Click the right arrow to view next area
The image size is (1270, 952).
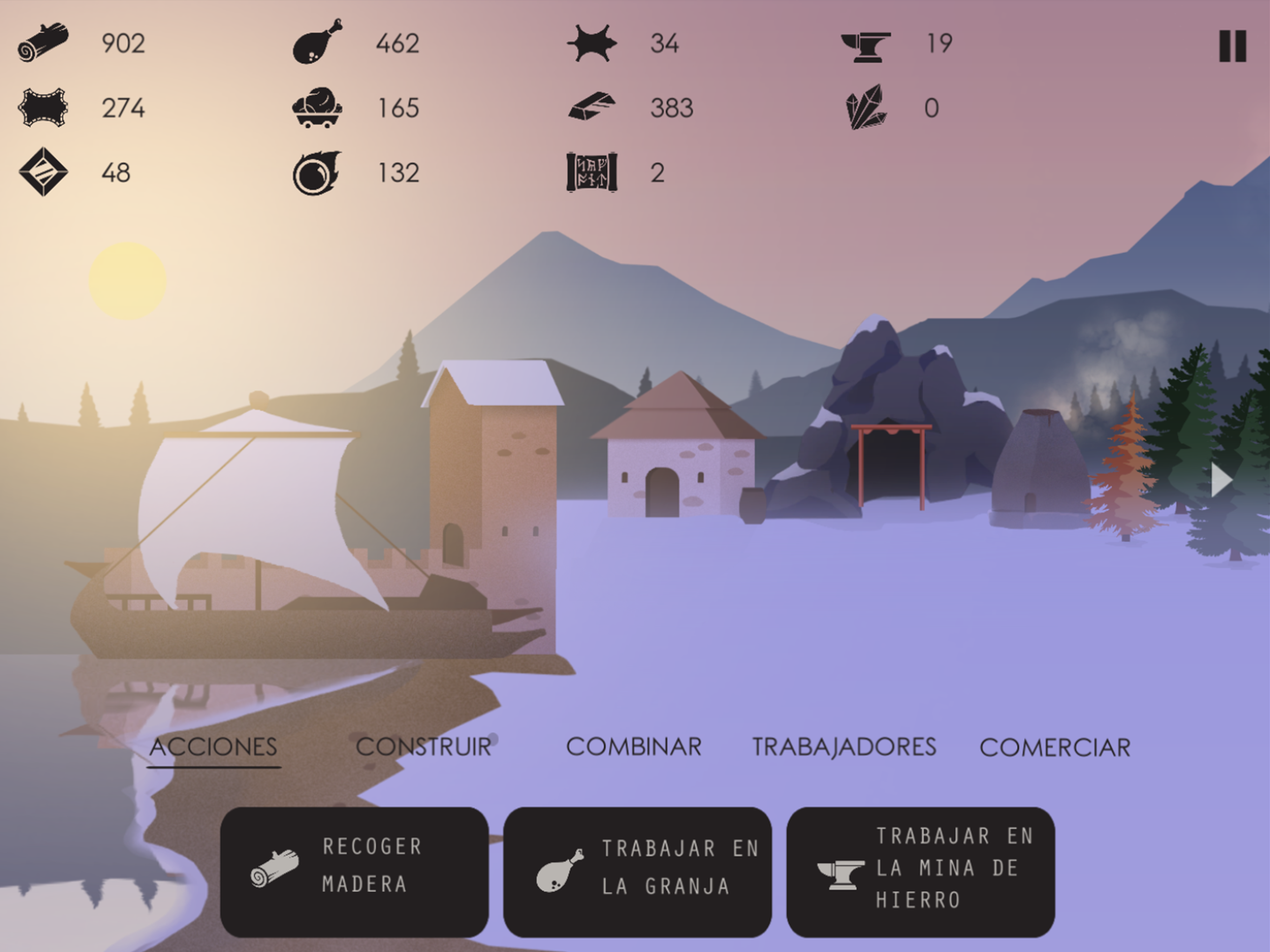coord(1221,480)
